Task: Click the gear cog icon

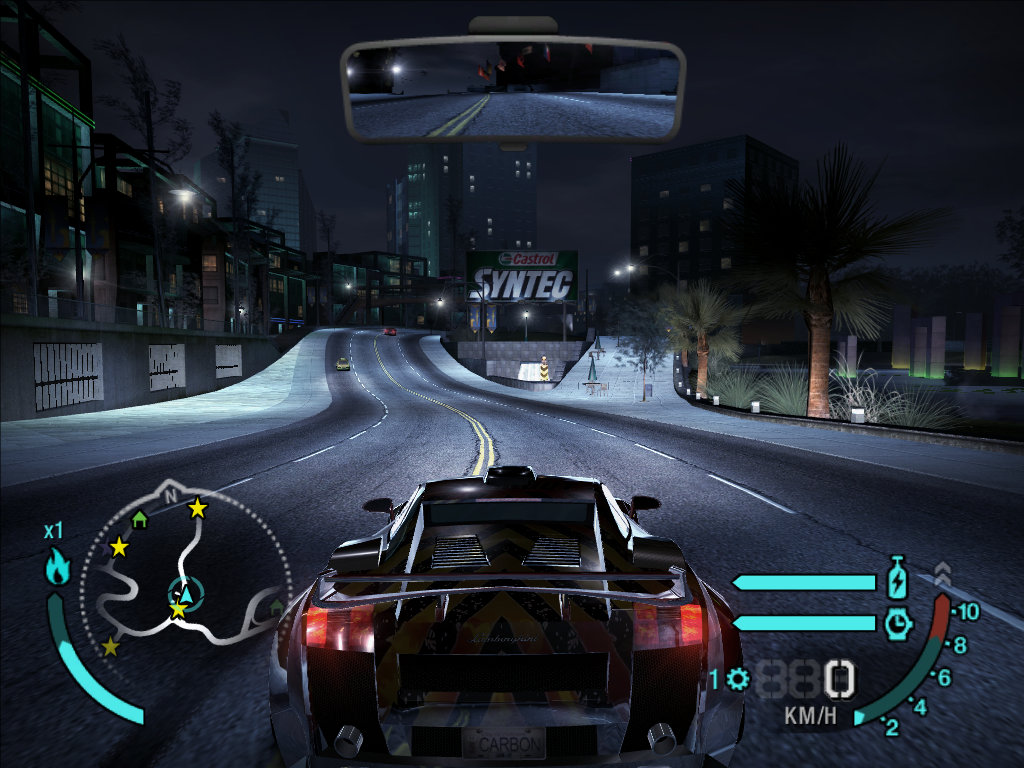Action: tap(738, 680)
